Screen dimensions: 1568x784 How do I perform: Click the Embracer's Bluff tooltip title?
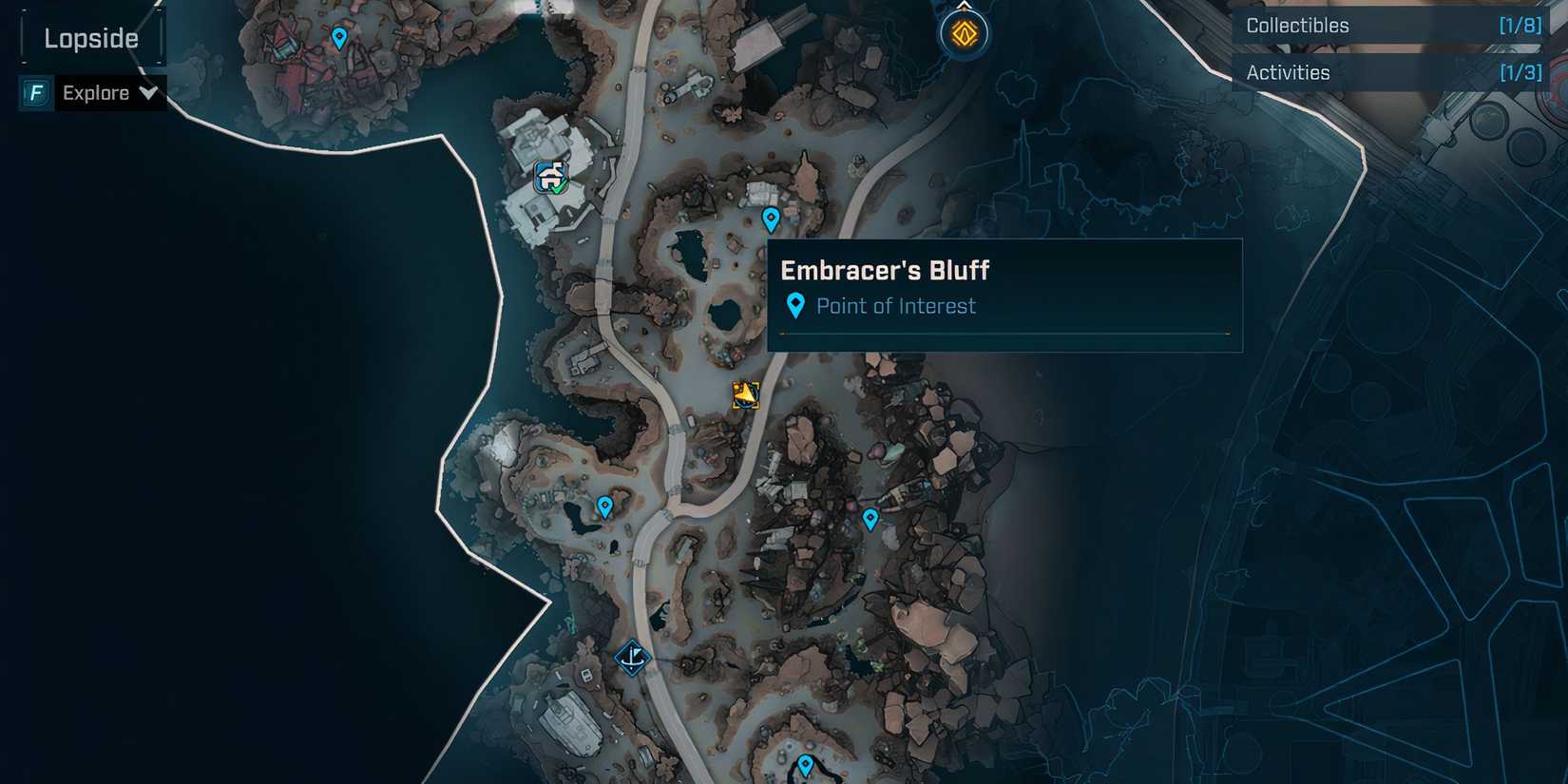[884, 270]
